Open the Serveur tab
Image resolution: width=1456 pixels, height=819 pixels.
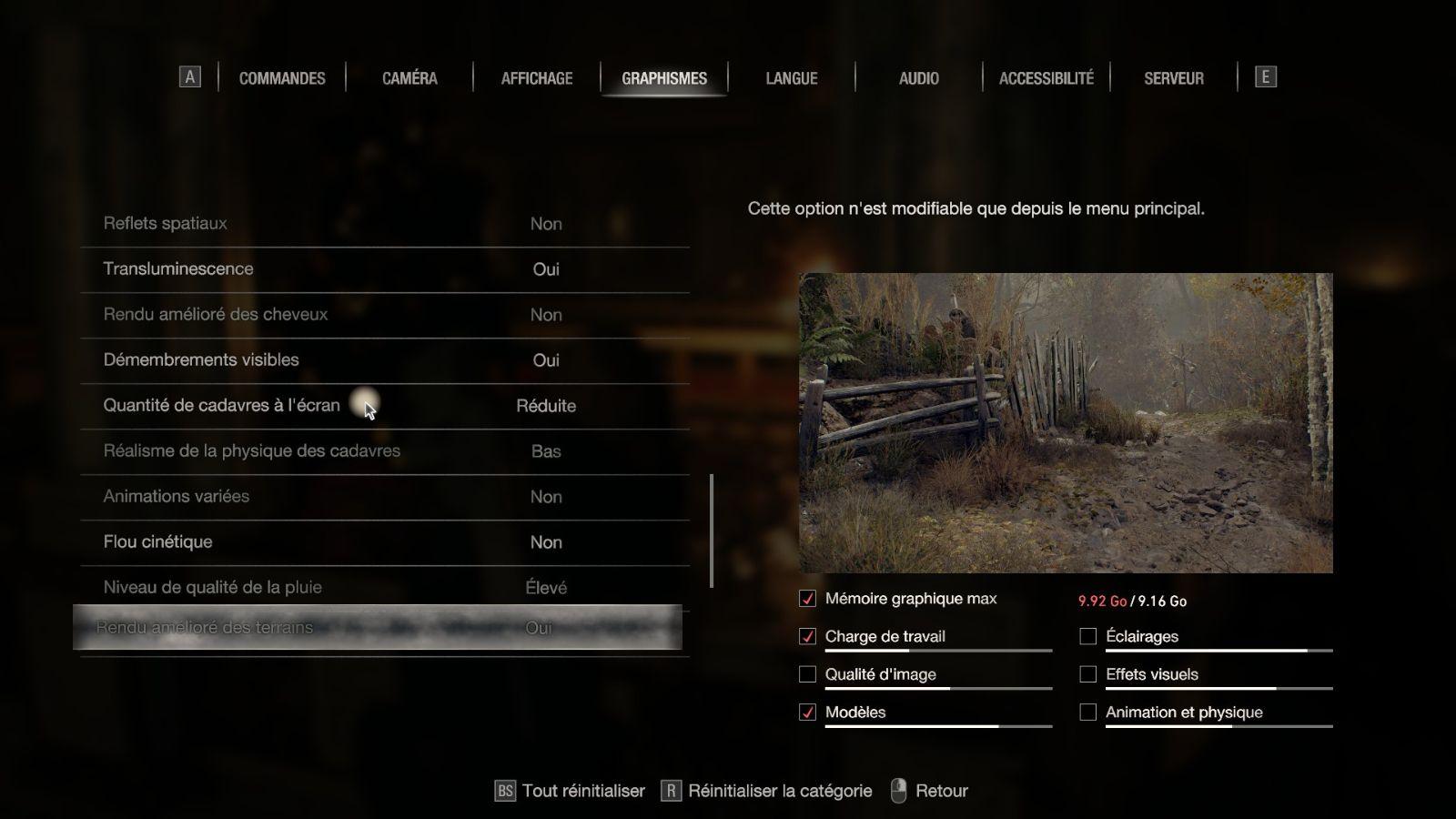[x=1174, y=78]
